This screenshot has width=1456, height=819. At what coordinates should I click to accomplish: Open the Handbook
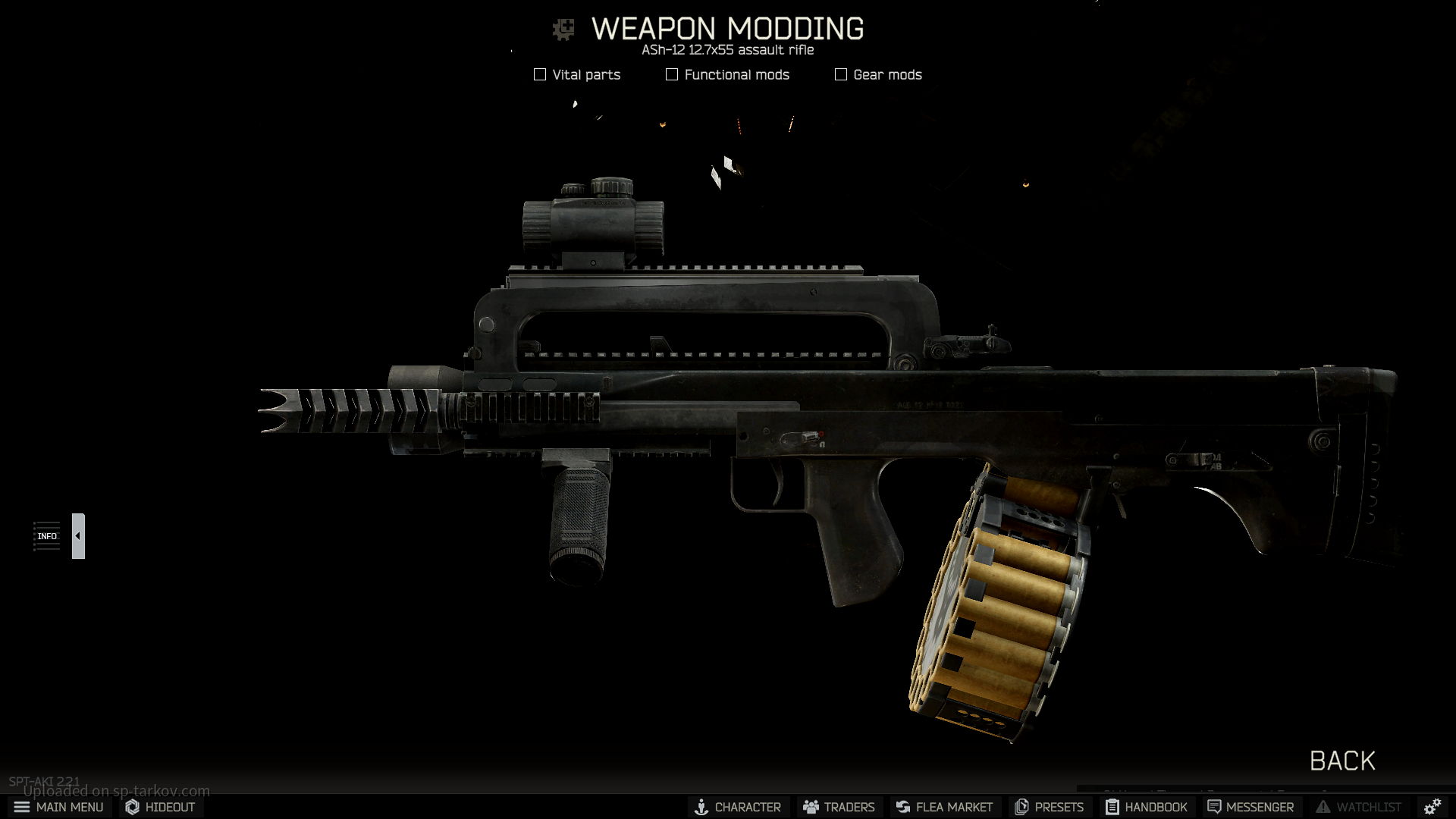pyautogui.click(x=1146, y=807)
